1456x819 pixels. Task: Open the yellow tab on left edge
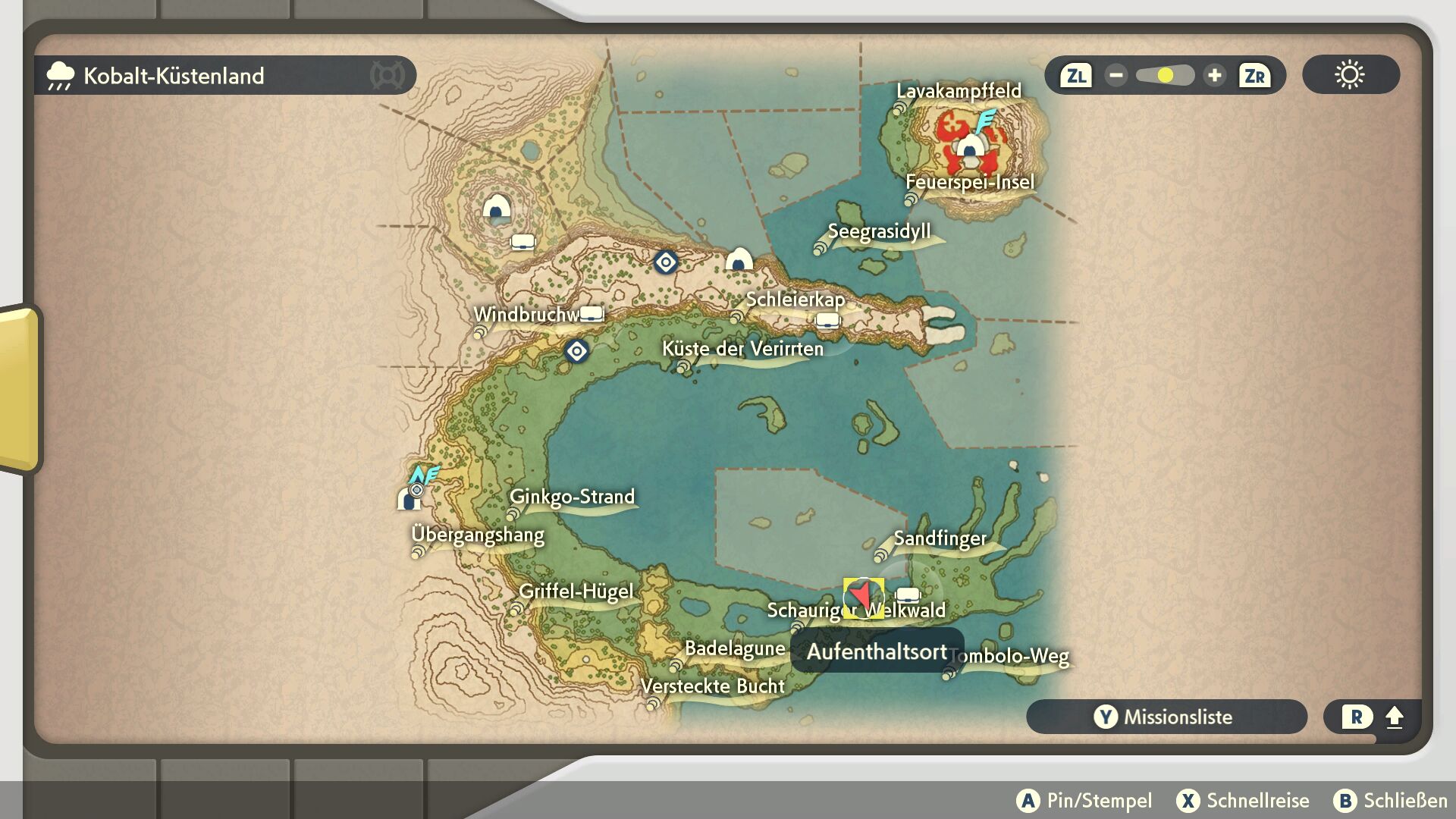(19, 388)
